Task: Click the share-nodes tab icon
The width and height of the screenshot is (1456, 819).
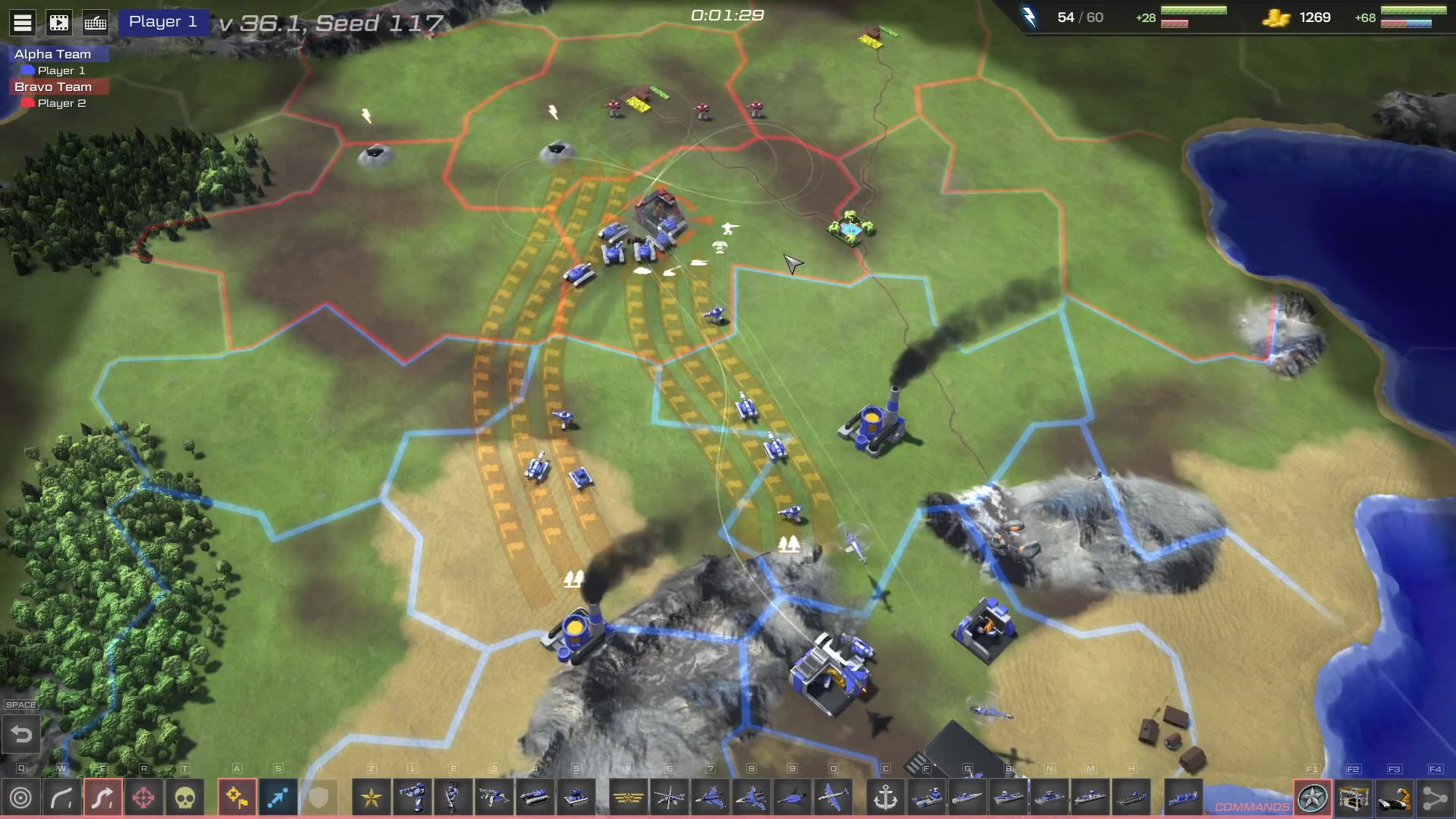Action: 1435,798
